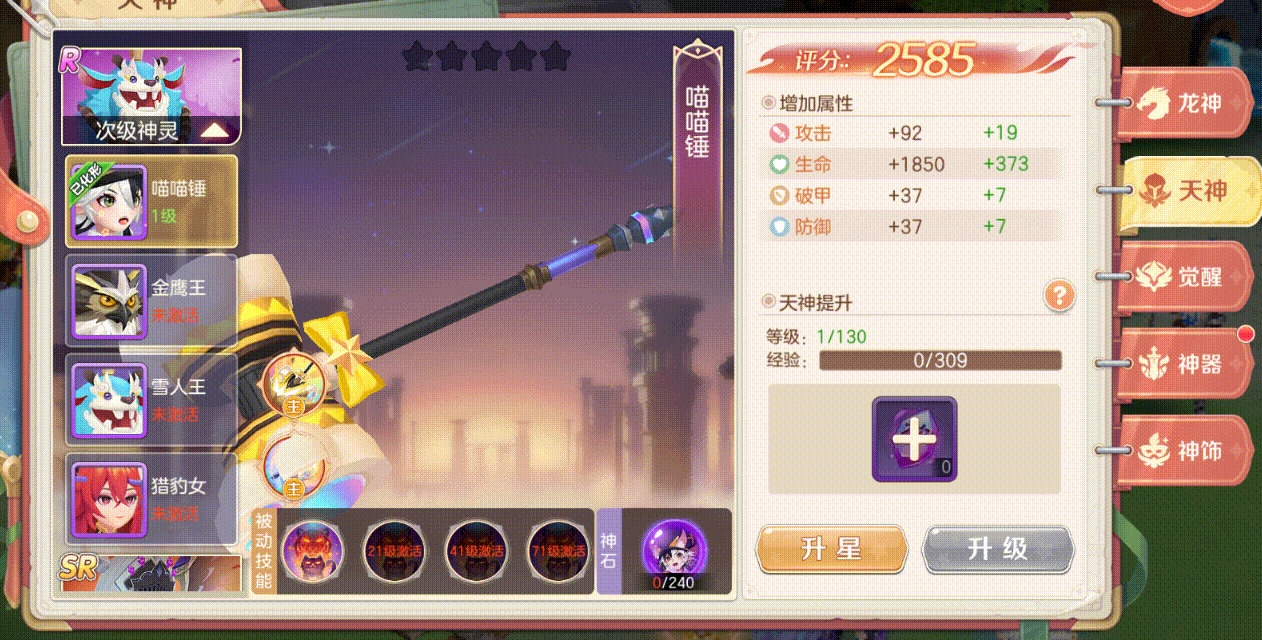View the first unlocked passive skill icon
This screenshot has height=640, width=1262.
313,550
